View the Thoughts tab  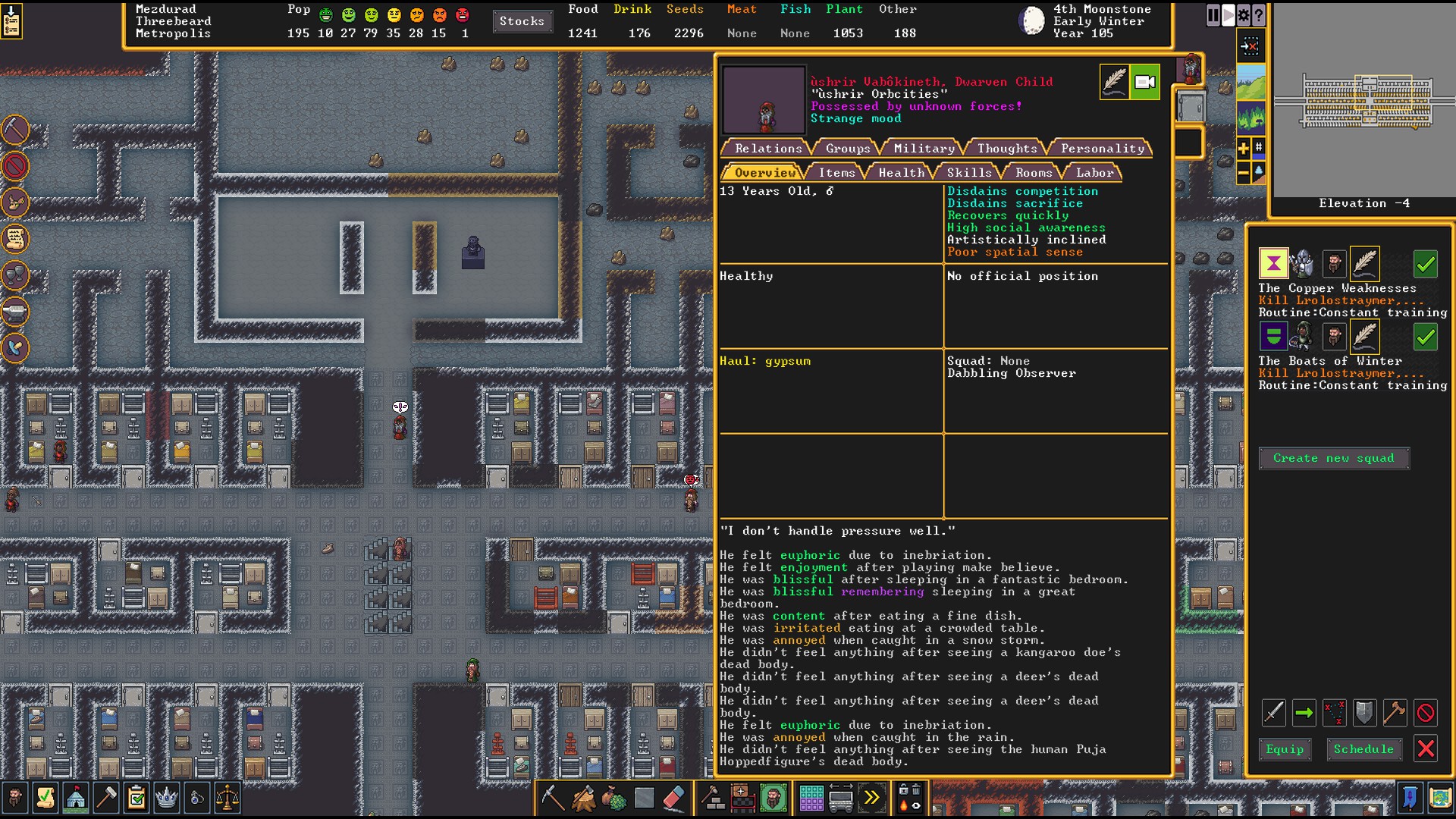[1006, 149]
